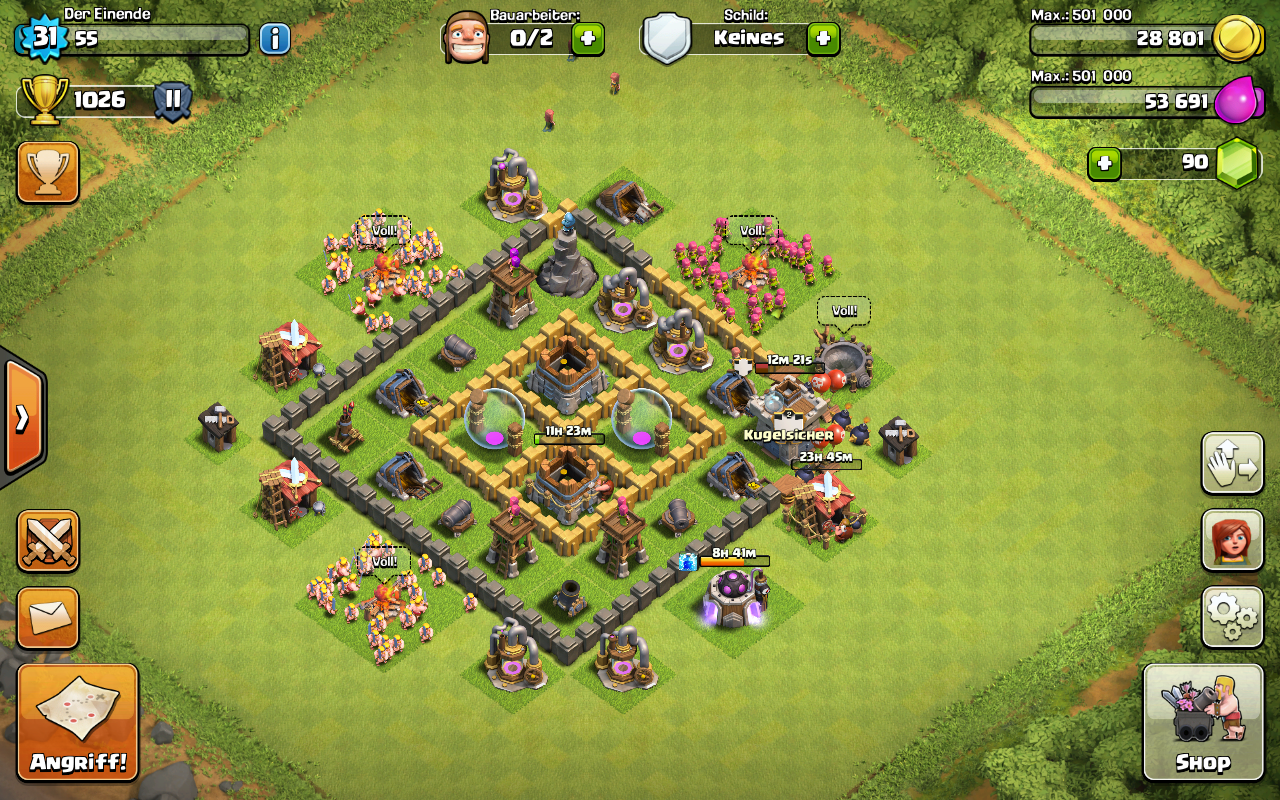Tap the gold coin resource icon

click(1236, 39)
